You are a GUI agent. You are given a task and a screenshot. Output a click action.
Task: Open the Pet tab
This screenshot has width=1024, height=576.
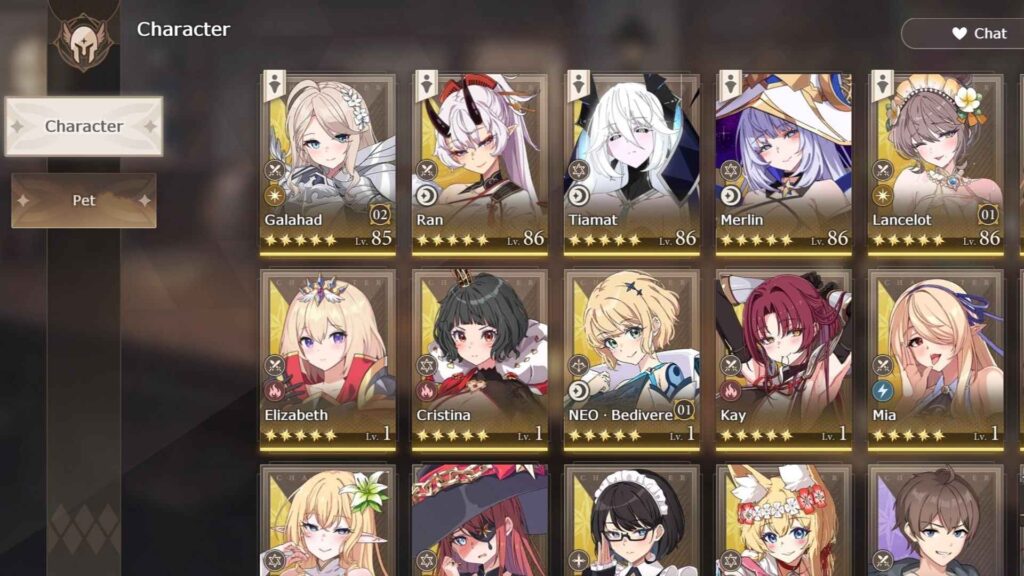[84, 200]
